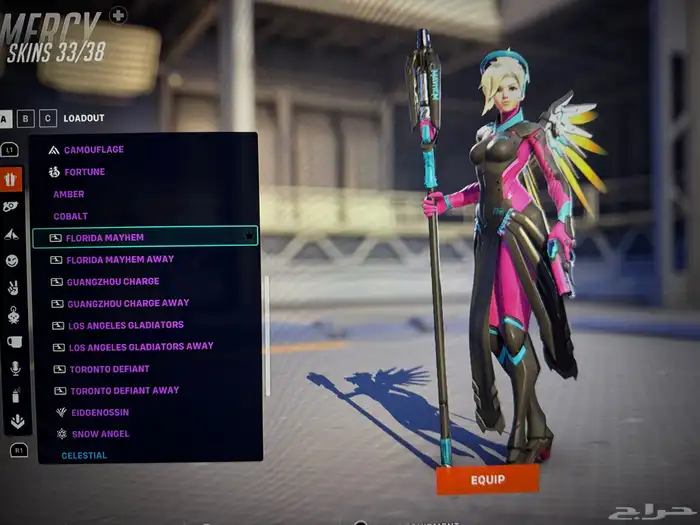
Task: Open the voice lines microphone category
Action: click(x=15, y=369)
